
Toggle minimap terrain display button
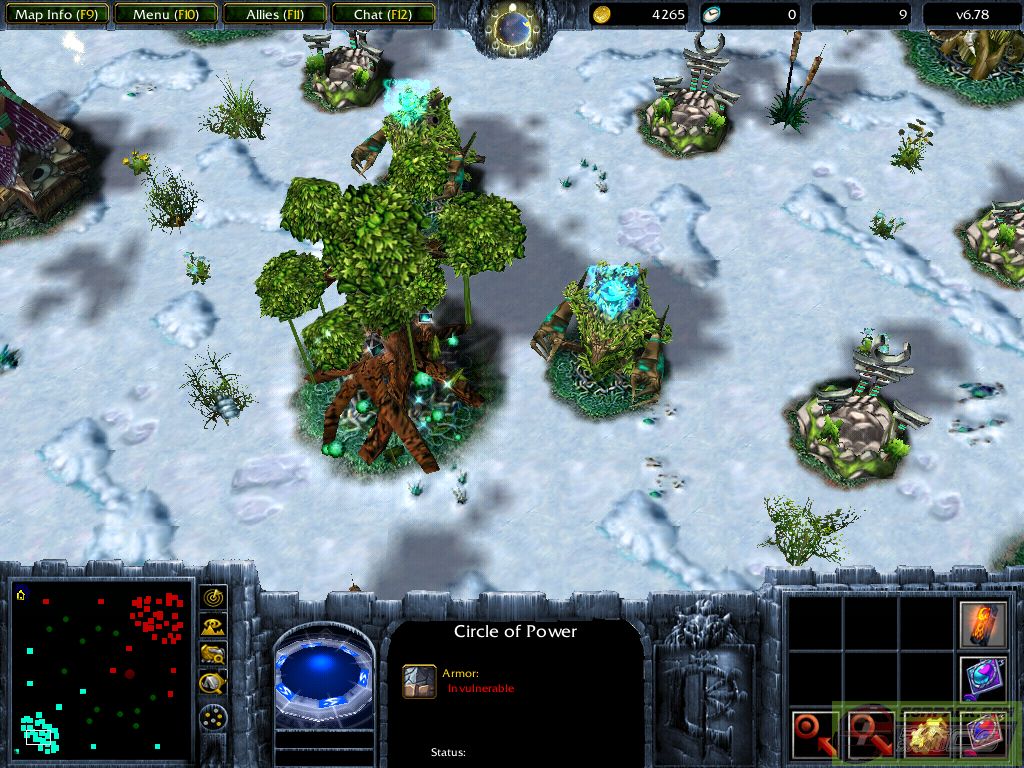click(213, 626)
